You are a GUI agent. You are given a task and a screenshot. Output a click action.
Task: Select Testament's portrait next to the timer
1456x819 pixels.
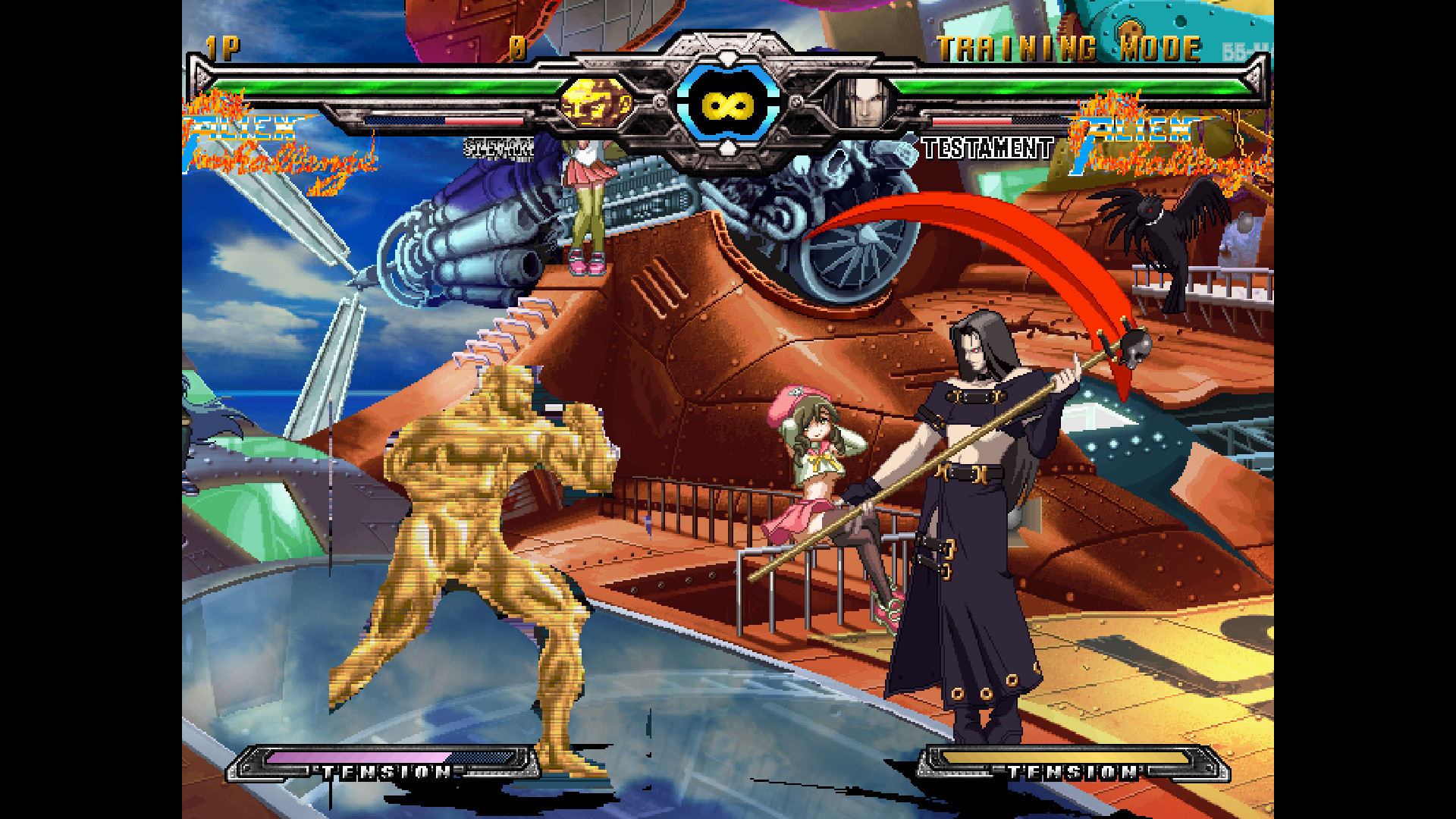(865, 104)
